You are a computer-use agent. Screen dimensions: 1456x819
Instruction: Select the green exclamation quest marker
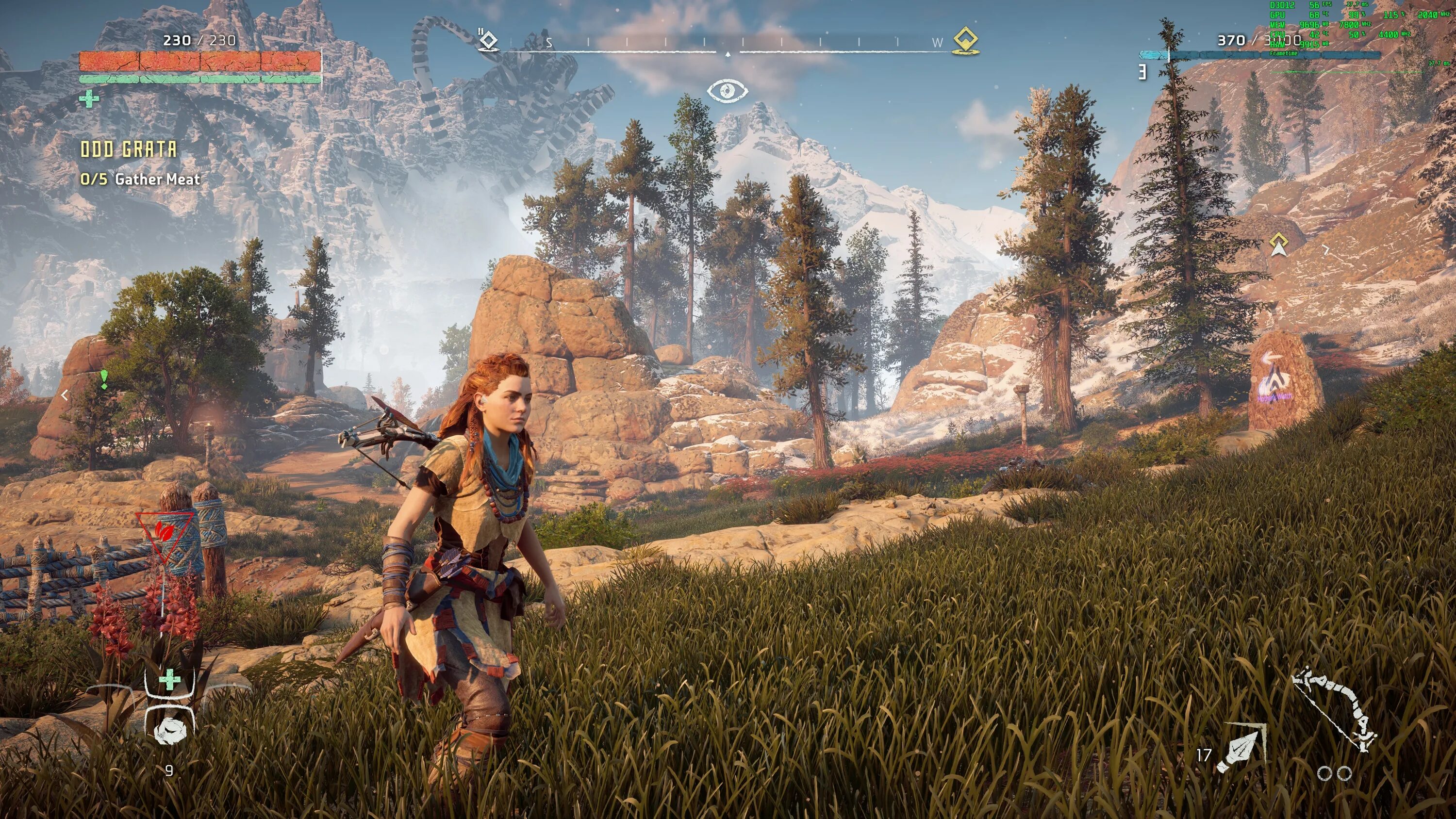(104, 379)
